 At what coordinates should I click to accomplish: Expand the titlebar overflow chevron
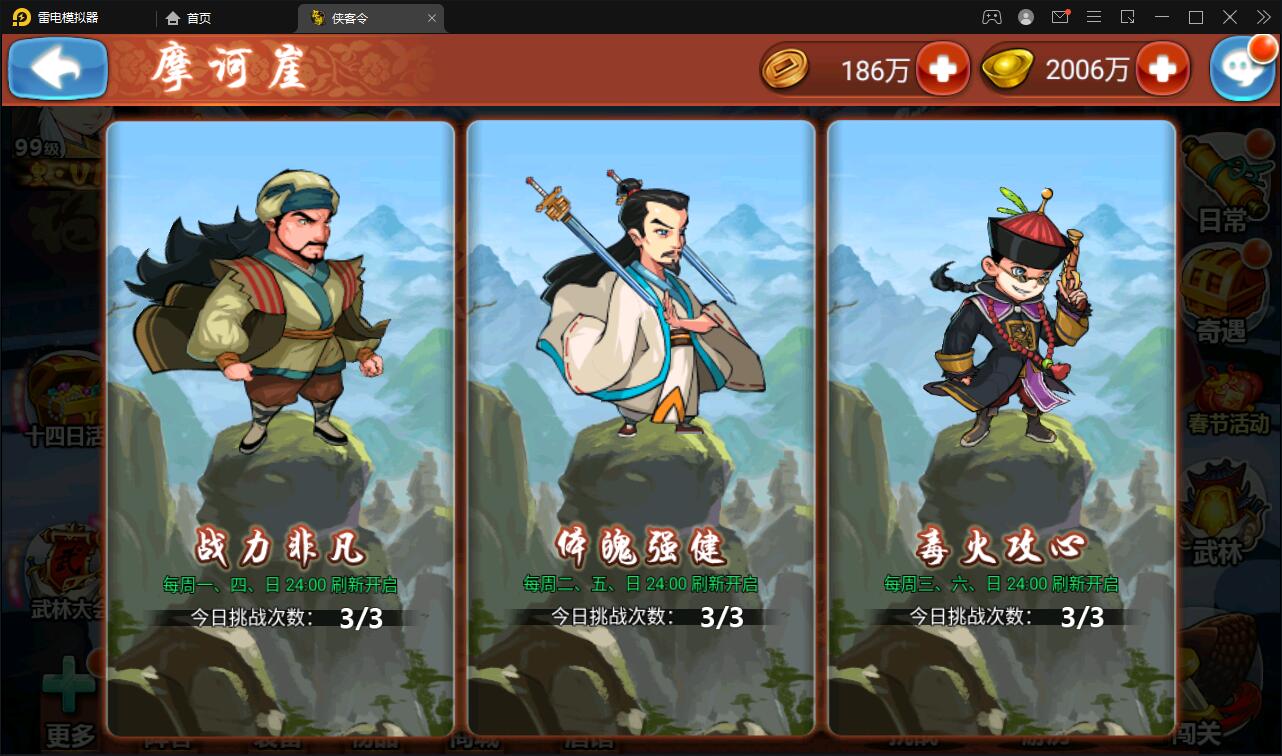1261,17
